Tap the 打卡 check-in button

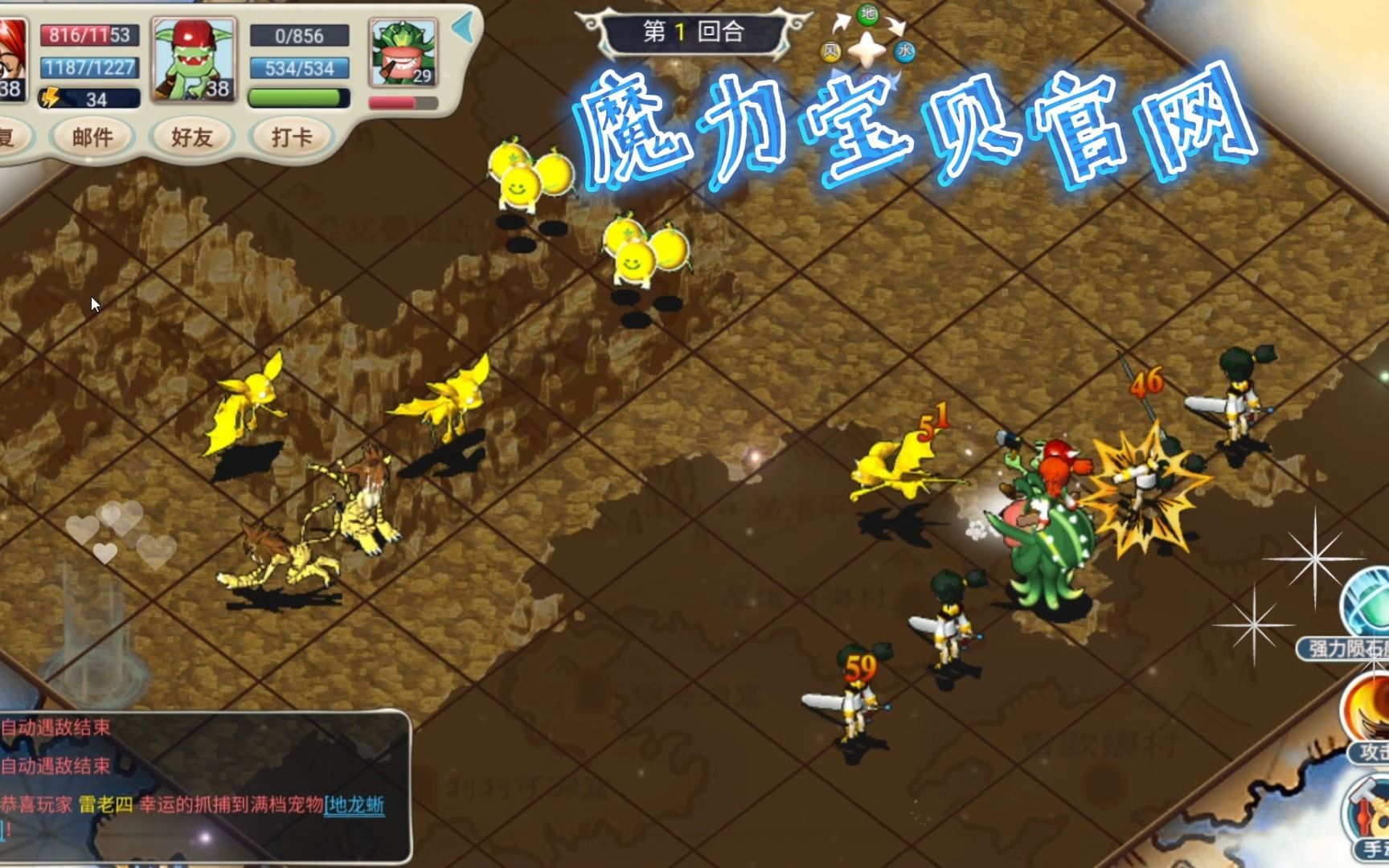[x=291, y=137]
